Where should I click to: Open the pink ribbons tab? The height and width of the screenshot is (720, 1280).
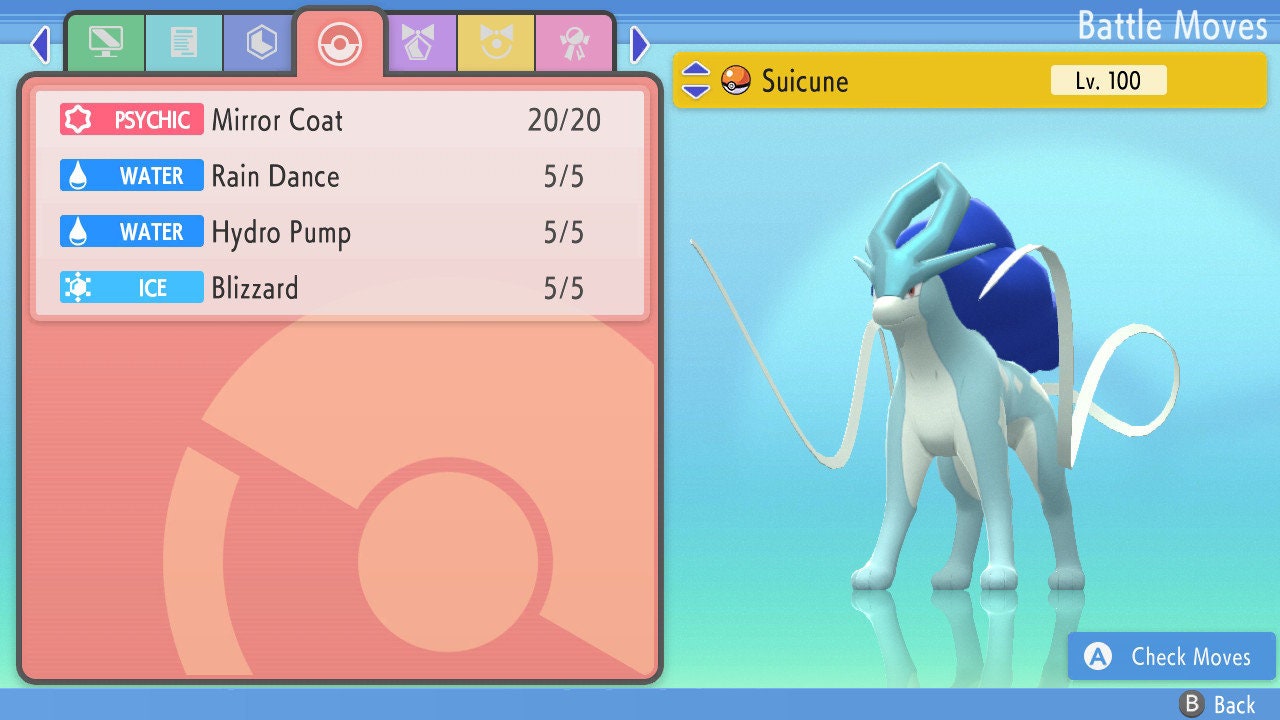tap(574, 43)
